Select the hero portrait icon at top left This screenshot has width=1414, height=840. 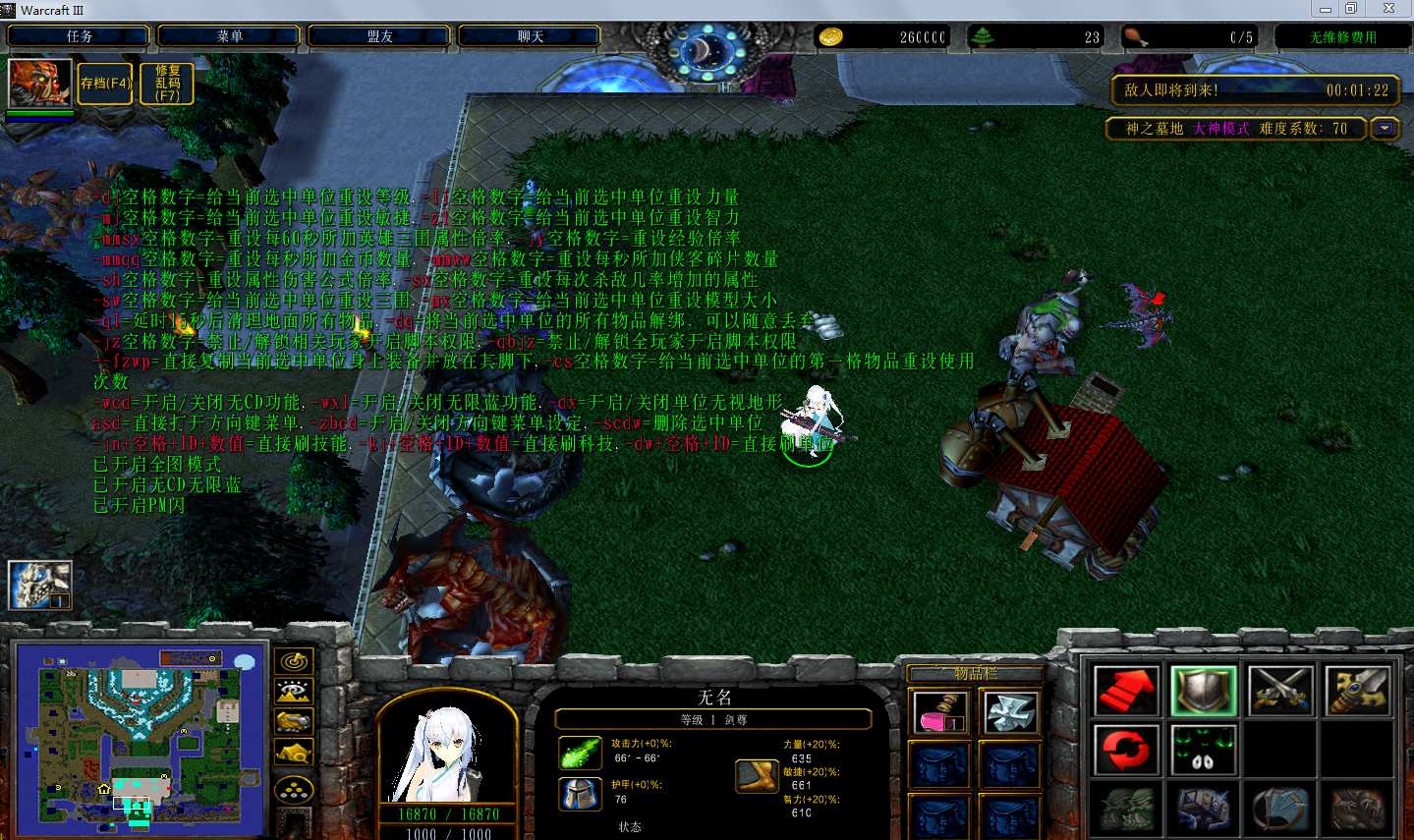(x=39, y=83)
